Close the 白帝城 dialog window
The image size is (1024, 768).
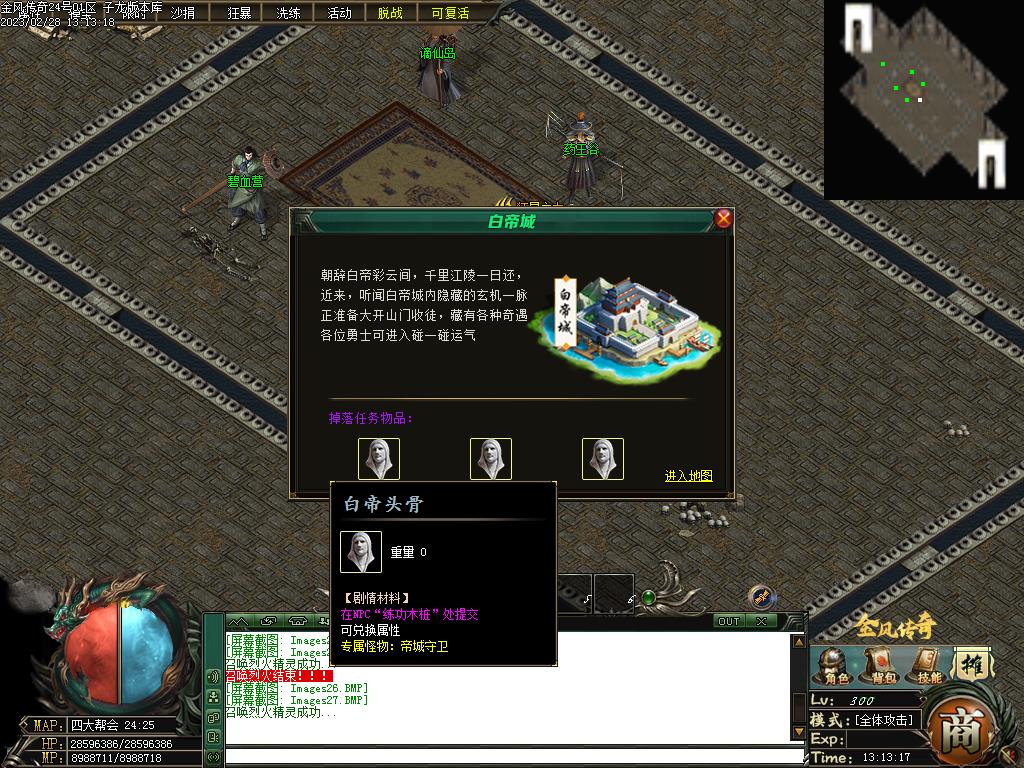pos(724,219)
